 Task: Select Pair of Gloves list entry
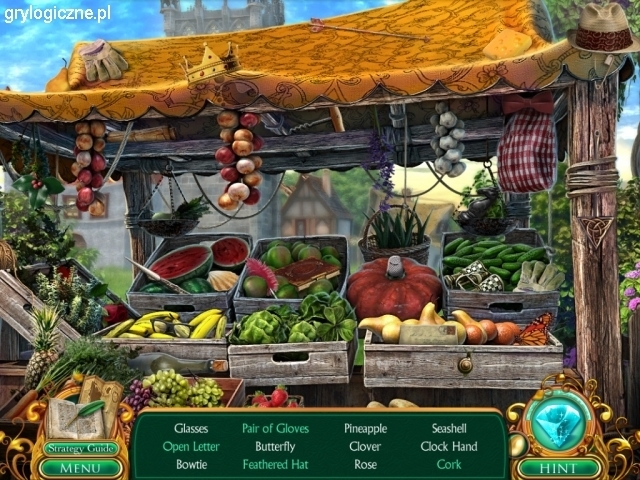tap(275, 428)
